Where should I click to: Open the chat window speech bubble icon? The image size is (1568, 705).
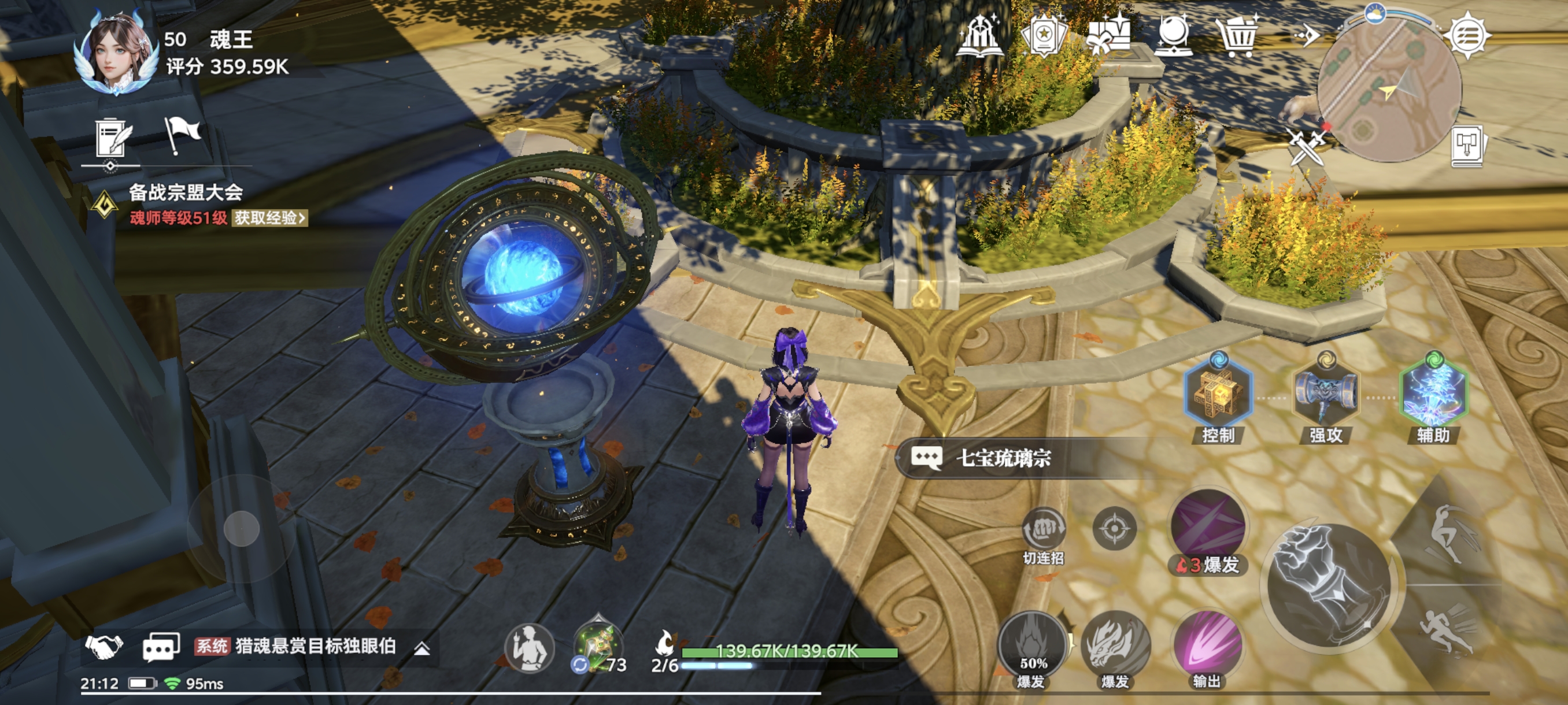tap(161, 647)
